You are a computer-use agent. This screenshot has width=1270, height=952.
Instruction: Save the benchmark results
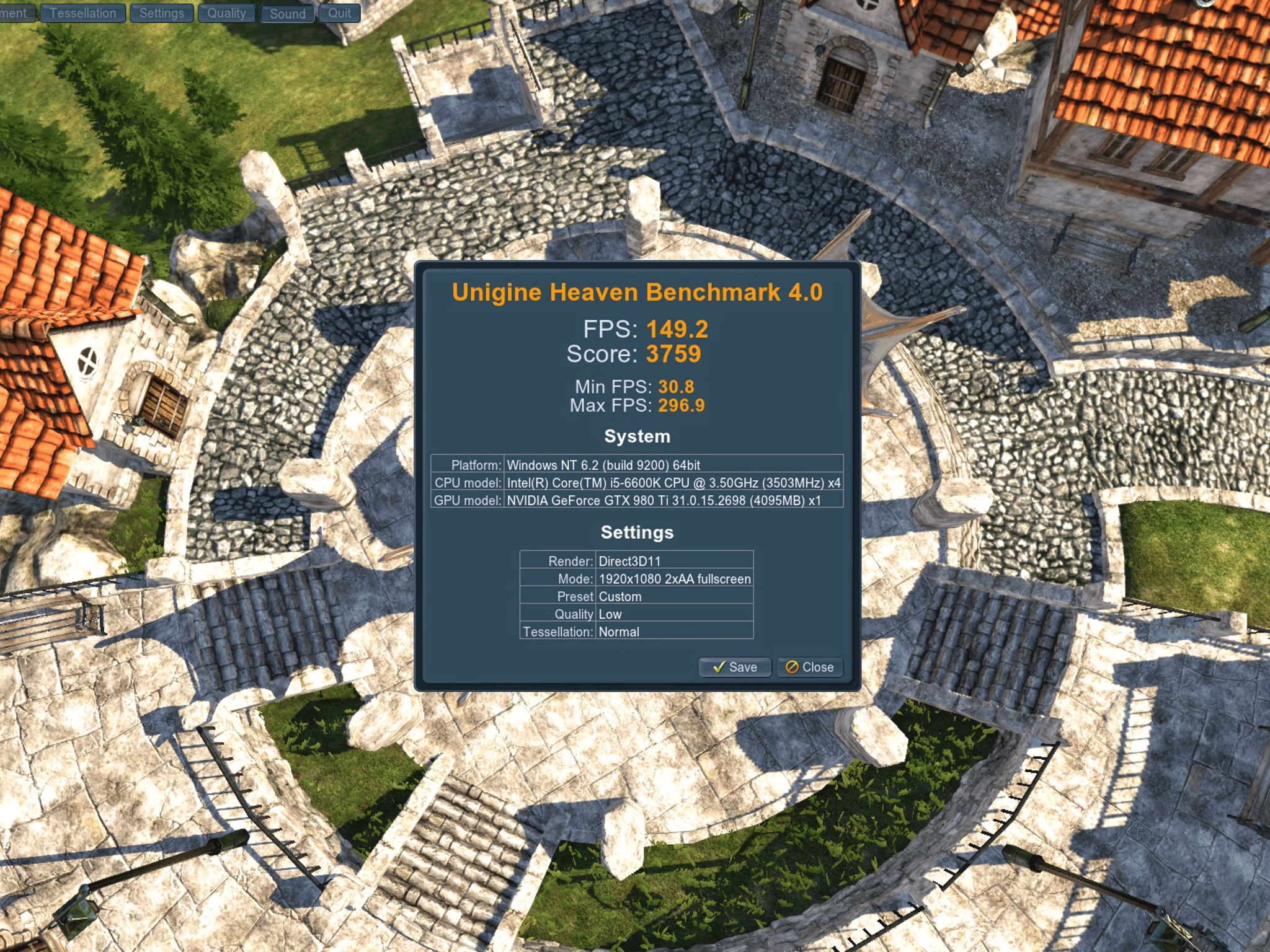(x=735, y=667)
